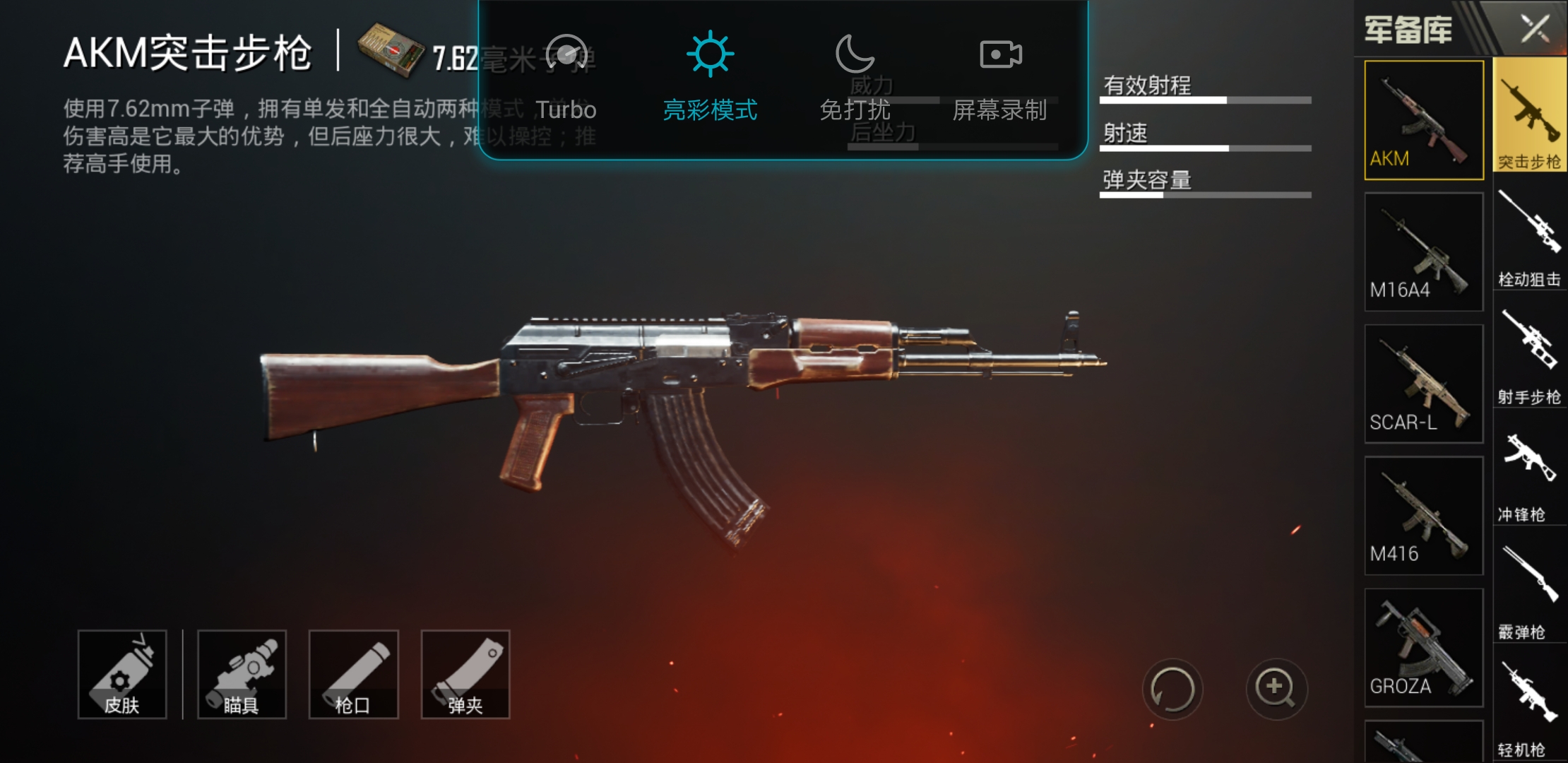Zoom in with the magnifier plus button
1568x763 pixels.
click(1276, 689)
